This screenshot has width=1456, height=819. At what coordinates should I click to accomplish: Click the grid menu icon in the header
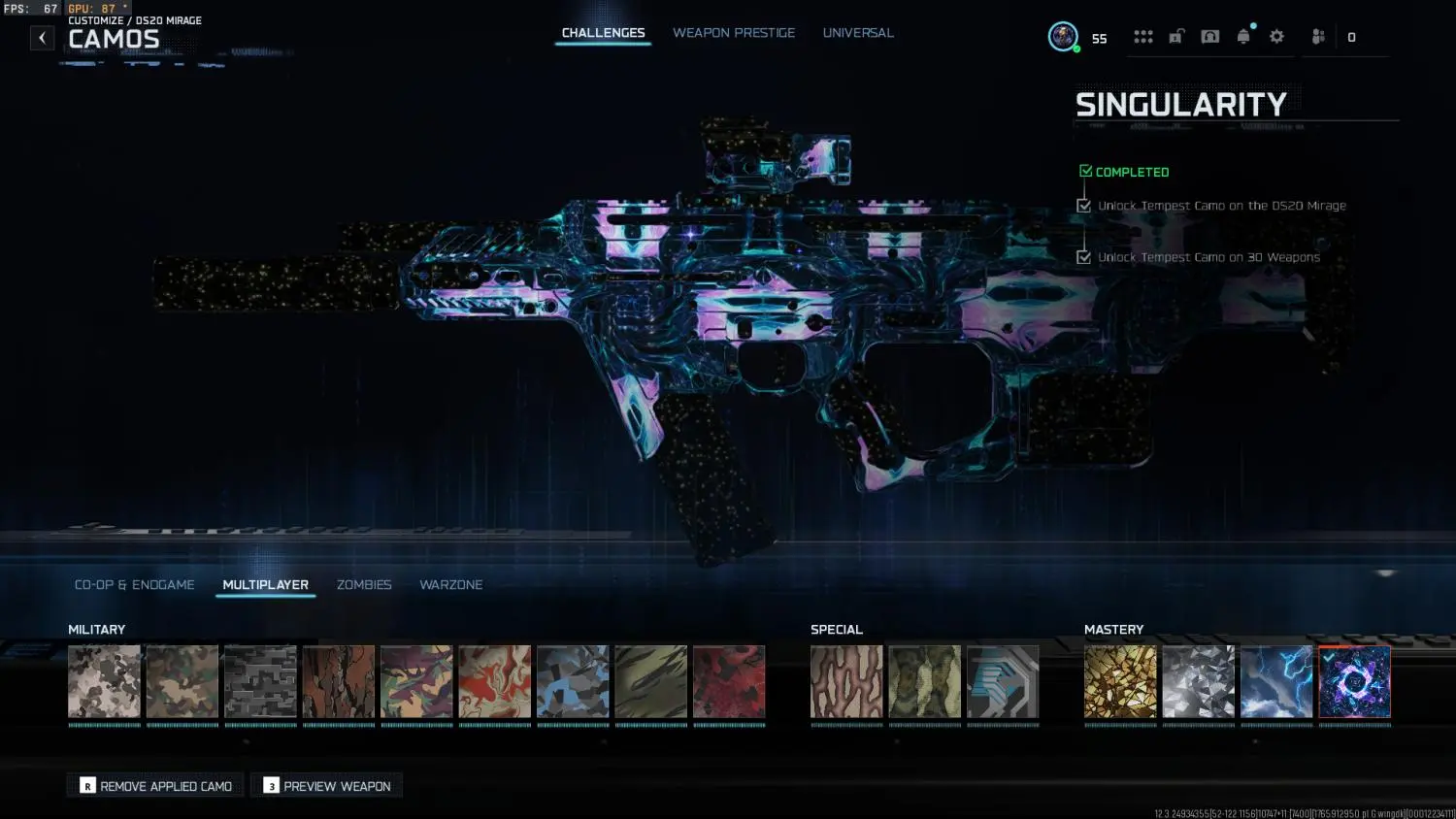pos(1143,36)
